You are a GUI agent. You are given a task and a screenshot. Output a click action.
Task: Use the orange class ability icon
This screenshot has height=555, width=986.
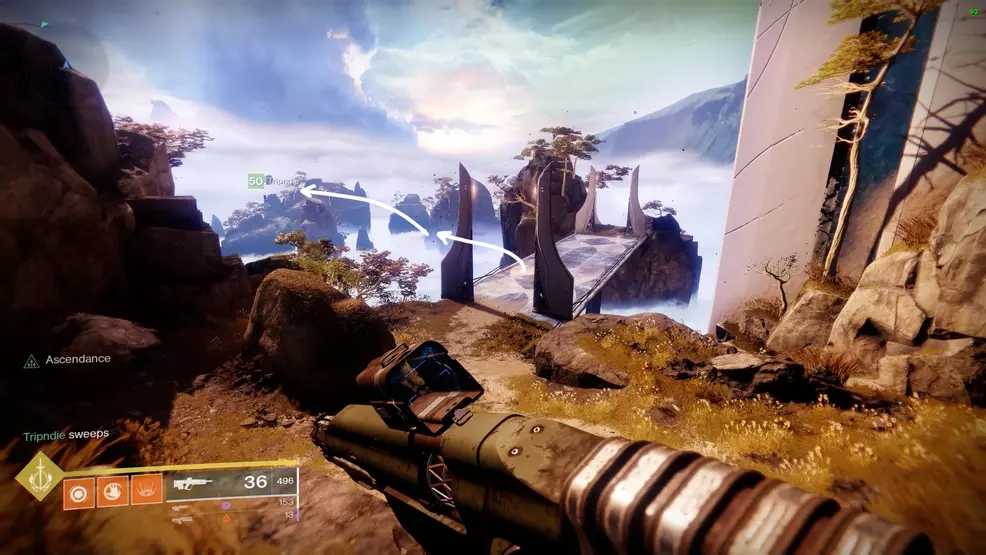[146, 491]
